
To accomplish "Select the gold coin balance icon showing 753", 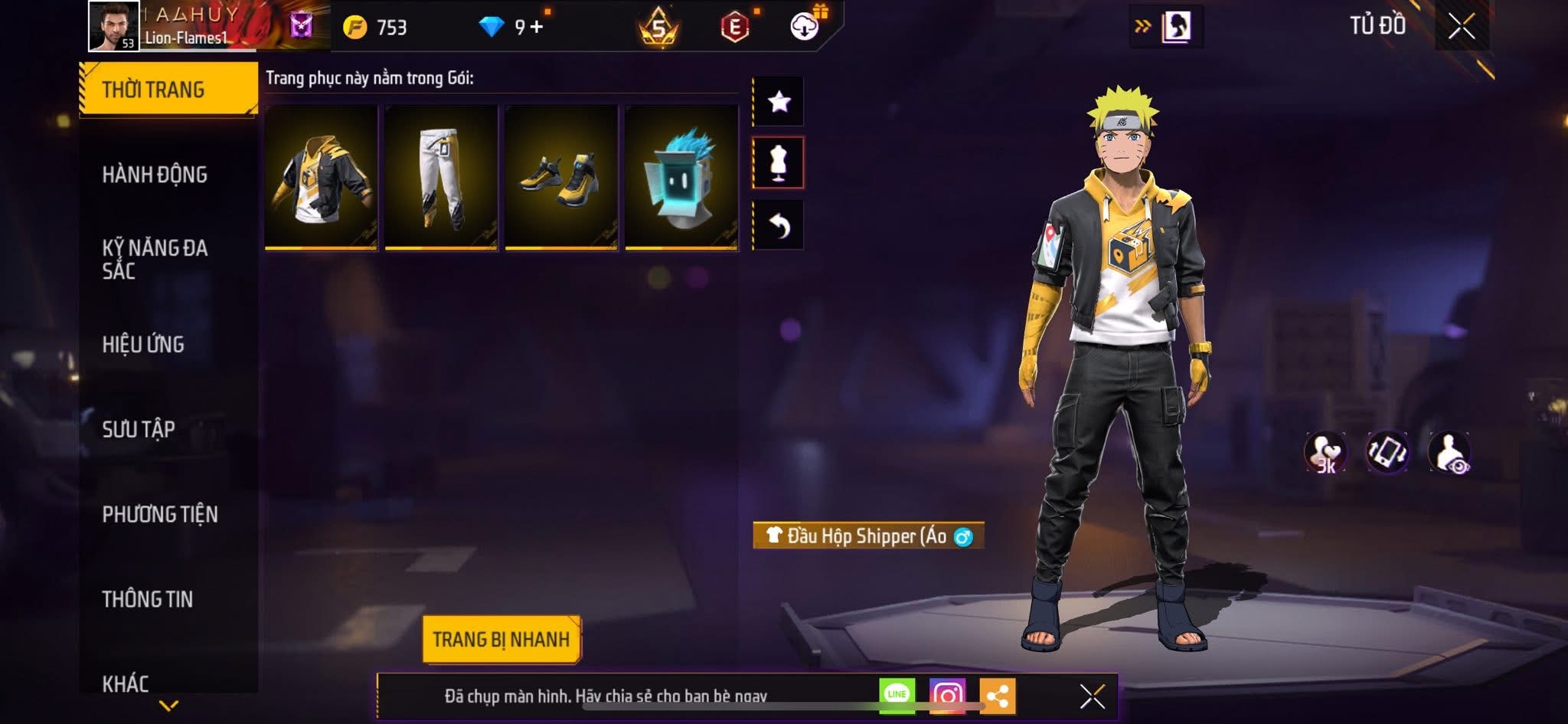I will click(x=356, y=25).
